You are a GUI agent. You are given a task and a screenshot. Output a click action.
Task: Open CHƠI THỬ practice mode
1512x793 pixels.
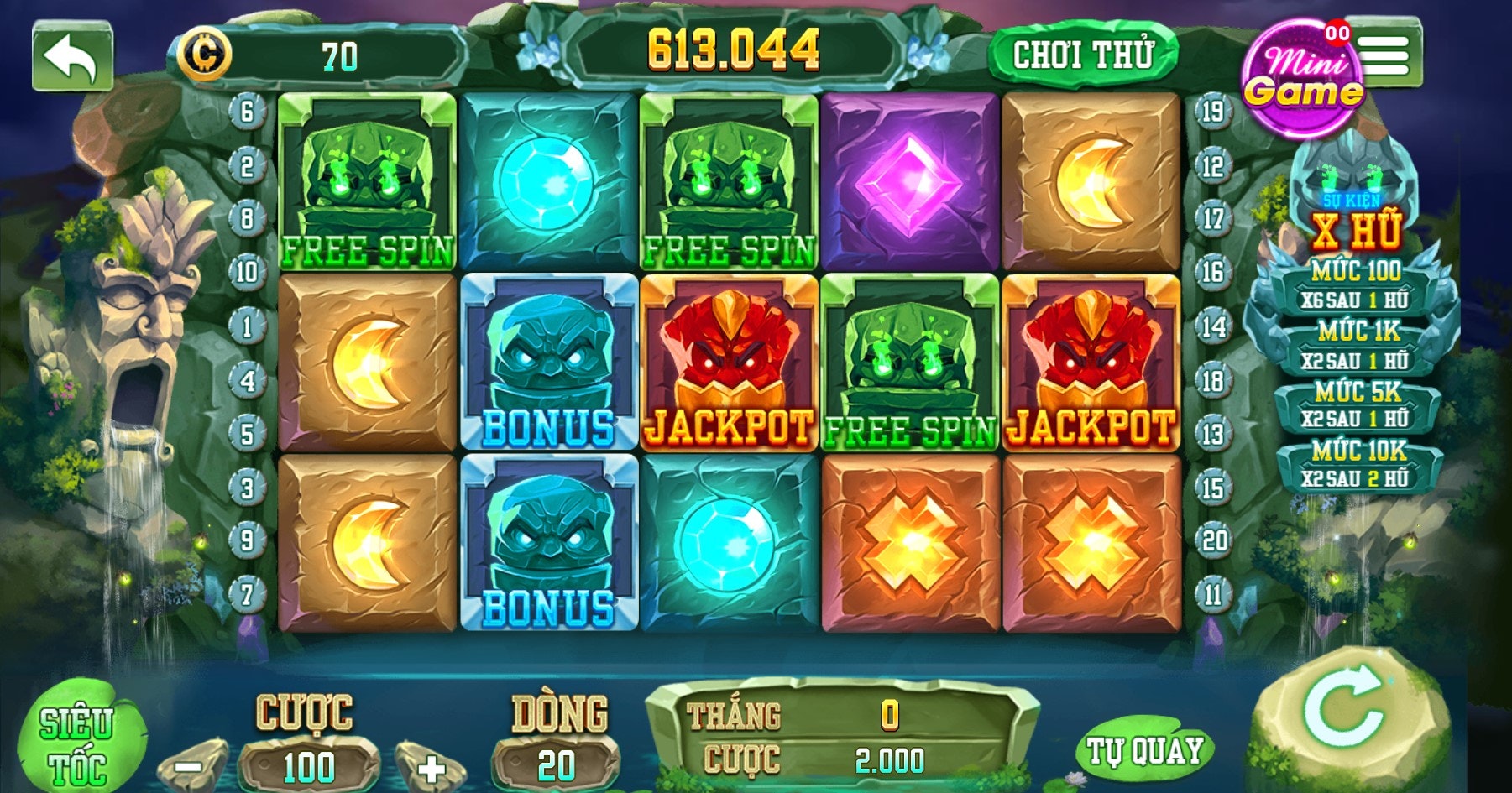pos(1087,52)
